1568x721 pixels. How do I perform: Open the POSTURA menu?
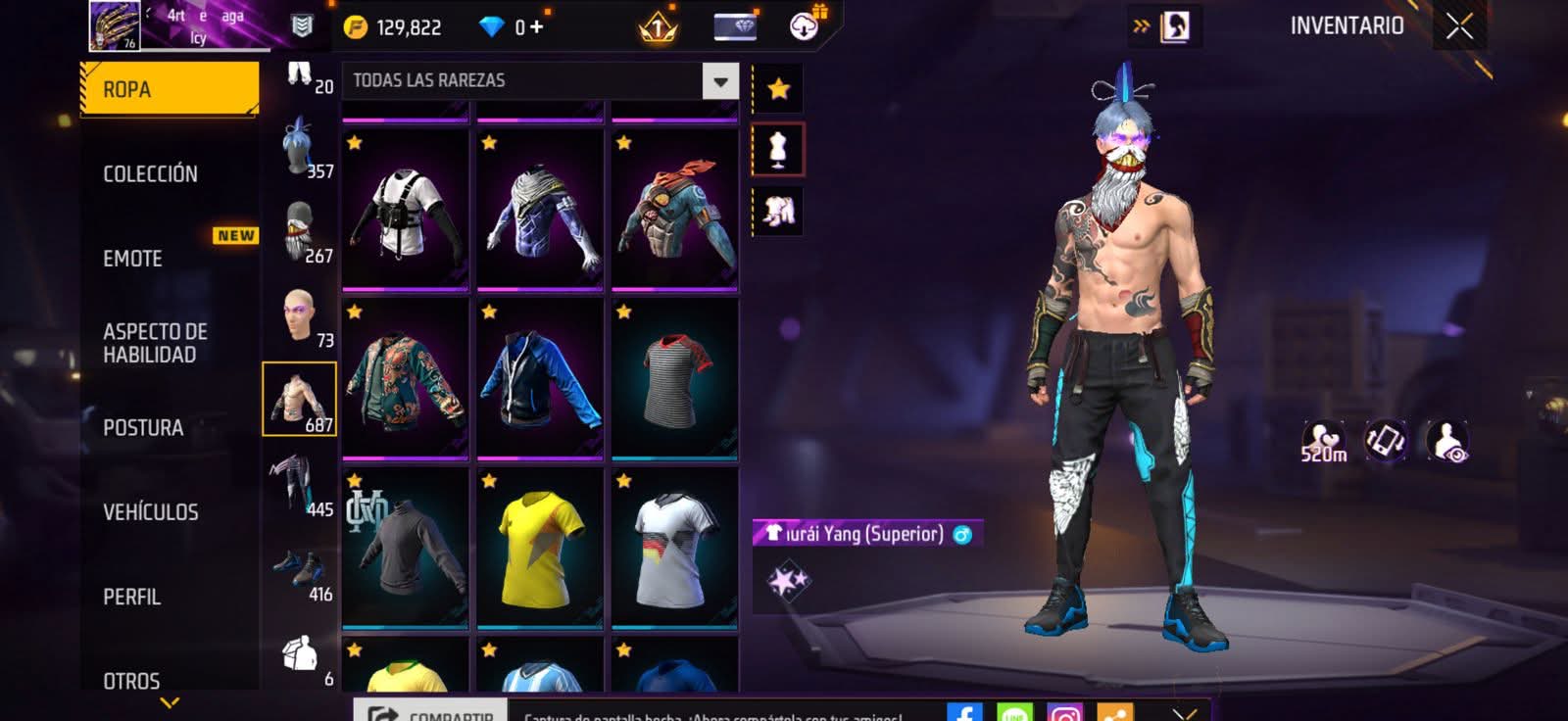click(143, 428)
